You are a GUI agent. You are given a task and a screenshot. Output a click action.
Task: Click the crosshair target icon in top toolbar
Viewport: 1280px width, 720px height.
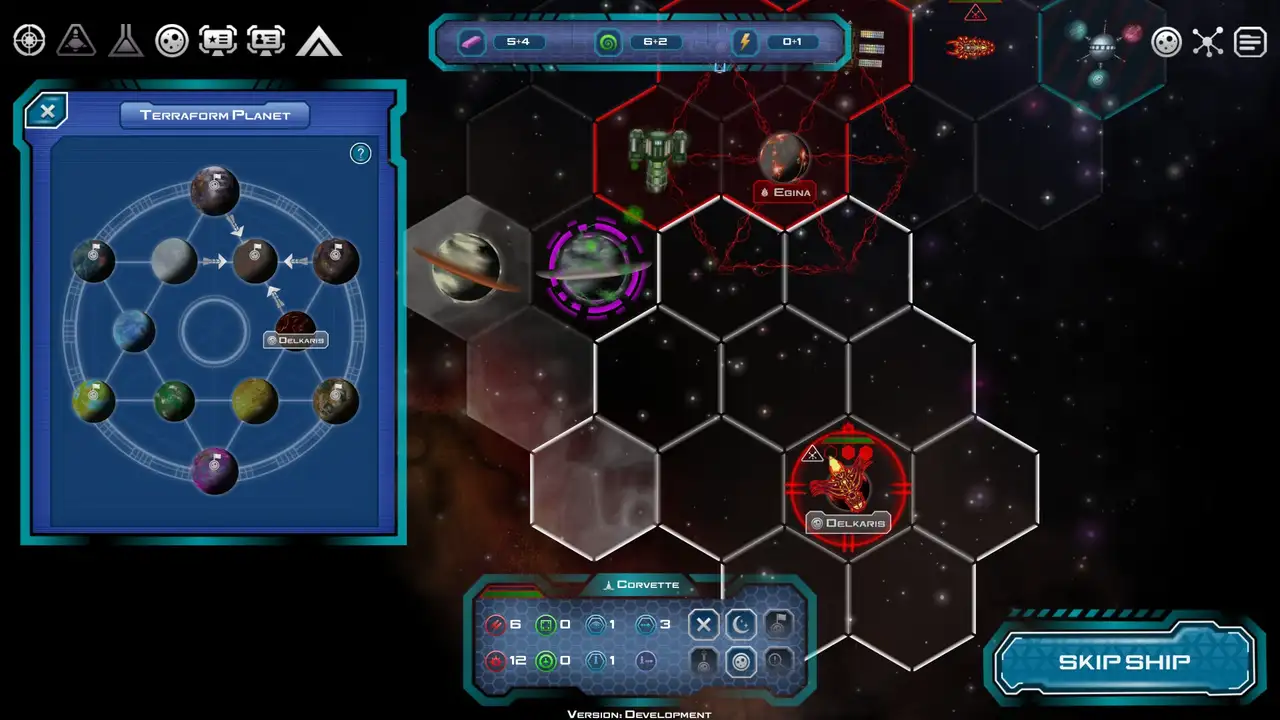[29, 40]
